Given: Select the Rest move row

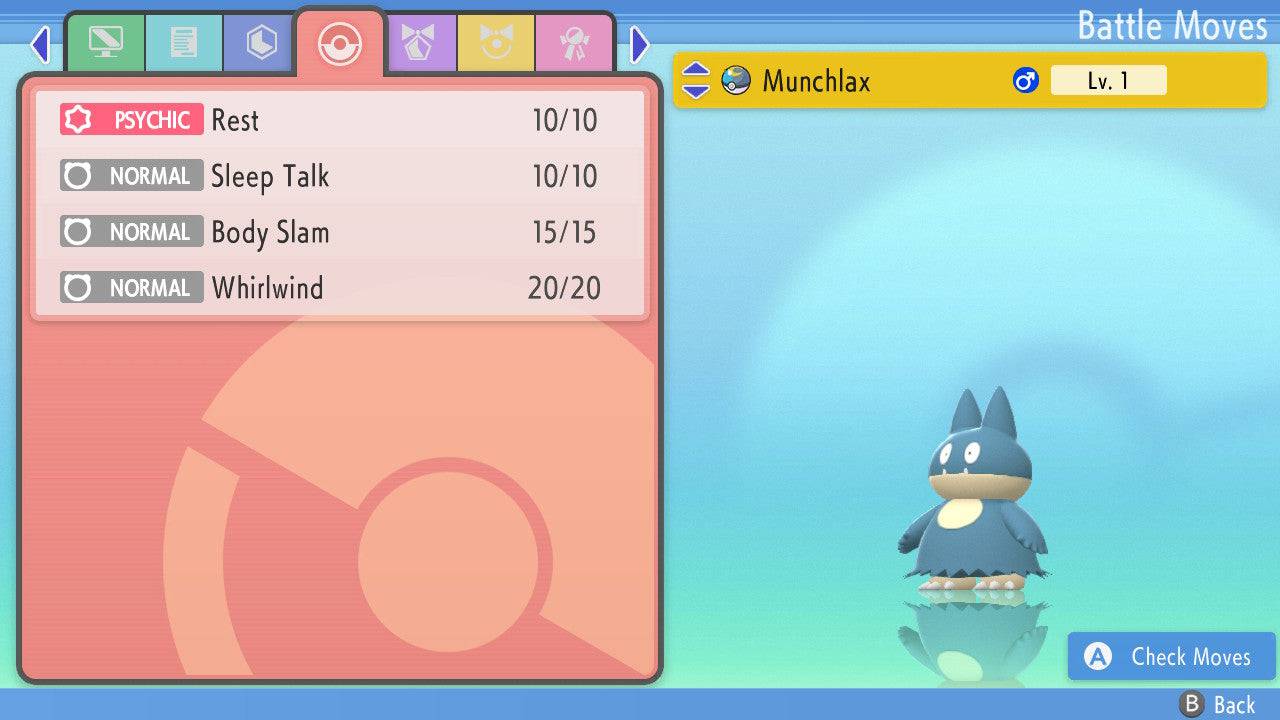Looking at the screenshot, I should tap(340, 120).
